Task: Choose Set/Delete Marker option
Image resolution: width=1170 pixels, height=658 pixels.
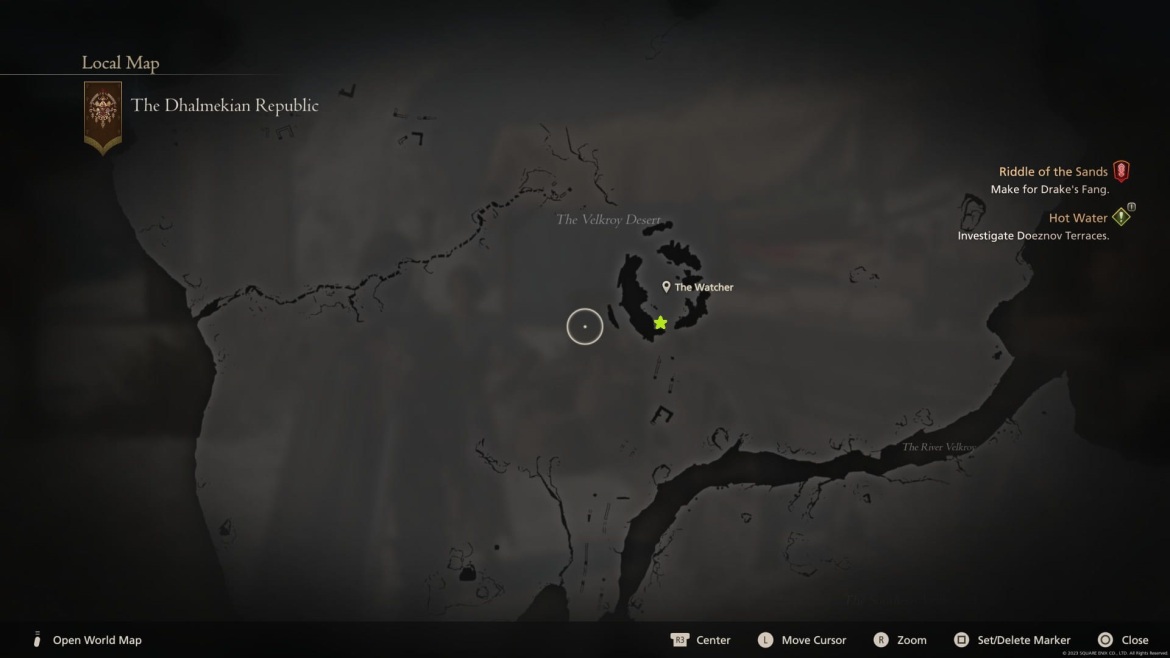Action: coord(1012,640)
